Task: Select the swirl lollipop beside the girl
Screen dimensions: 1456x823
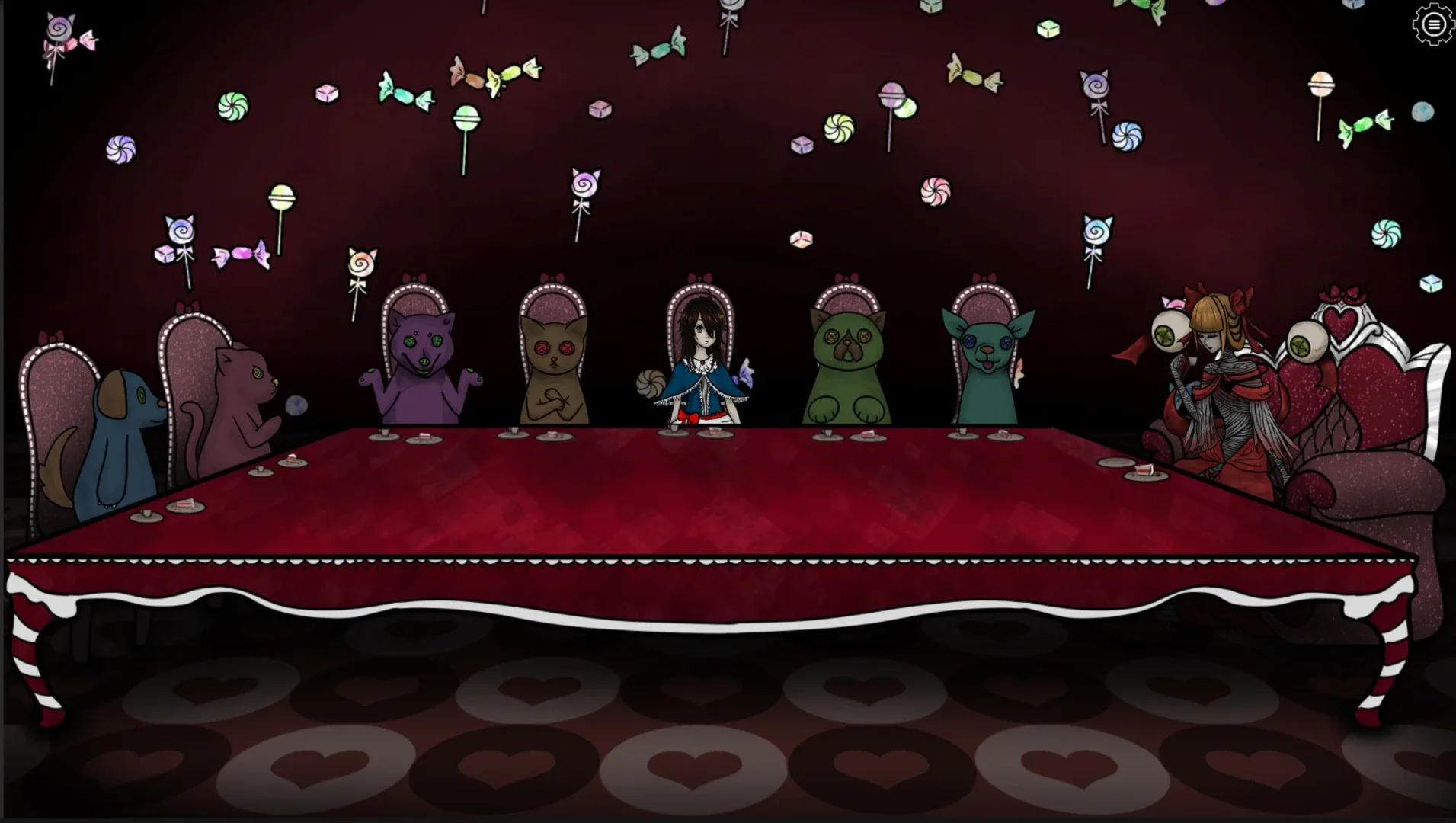Action: (x=649, y=383)
